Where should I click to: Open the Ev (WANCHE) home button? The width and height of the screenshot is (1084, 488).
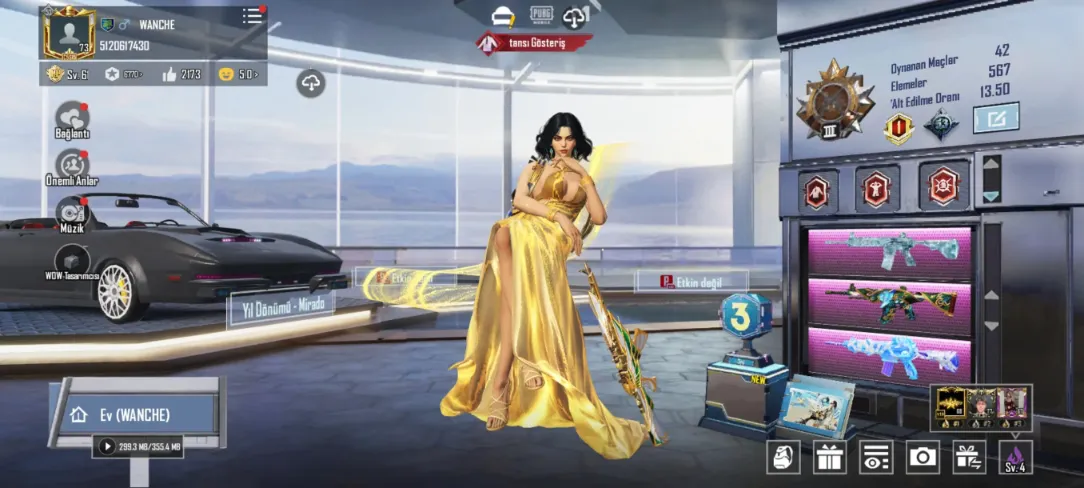pos(135,414)
